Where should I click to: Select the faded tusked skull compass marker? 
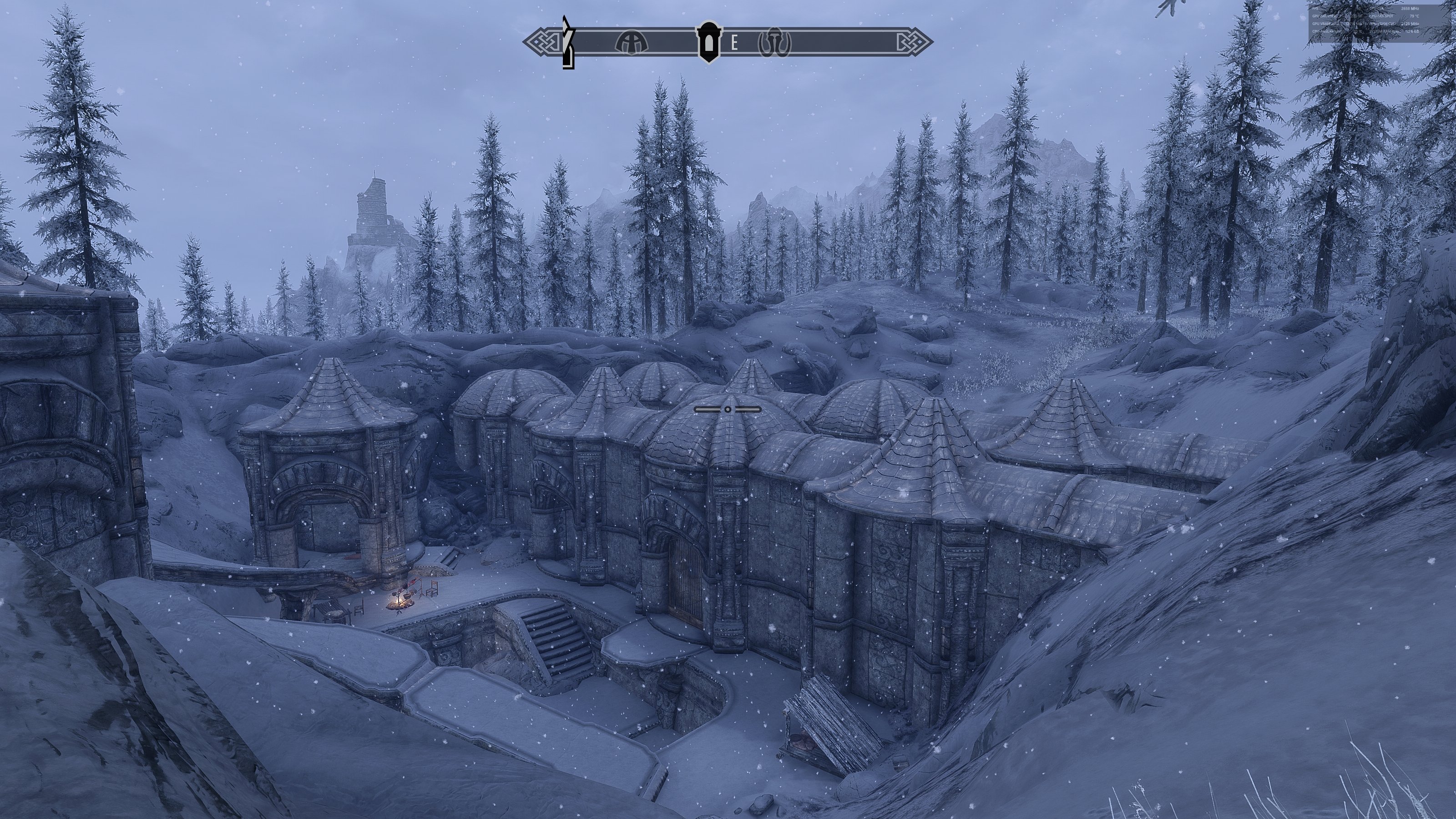click(x=774, y=42)
